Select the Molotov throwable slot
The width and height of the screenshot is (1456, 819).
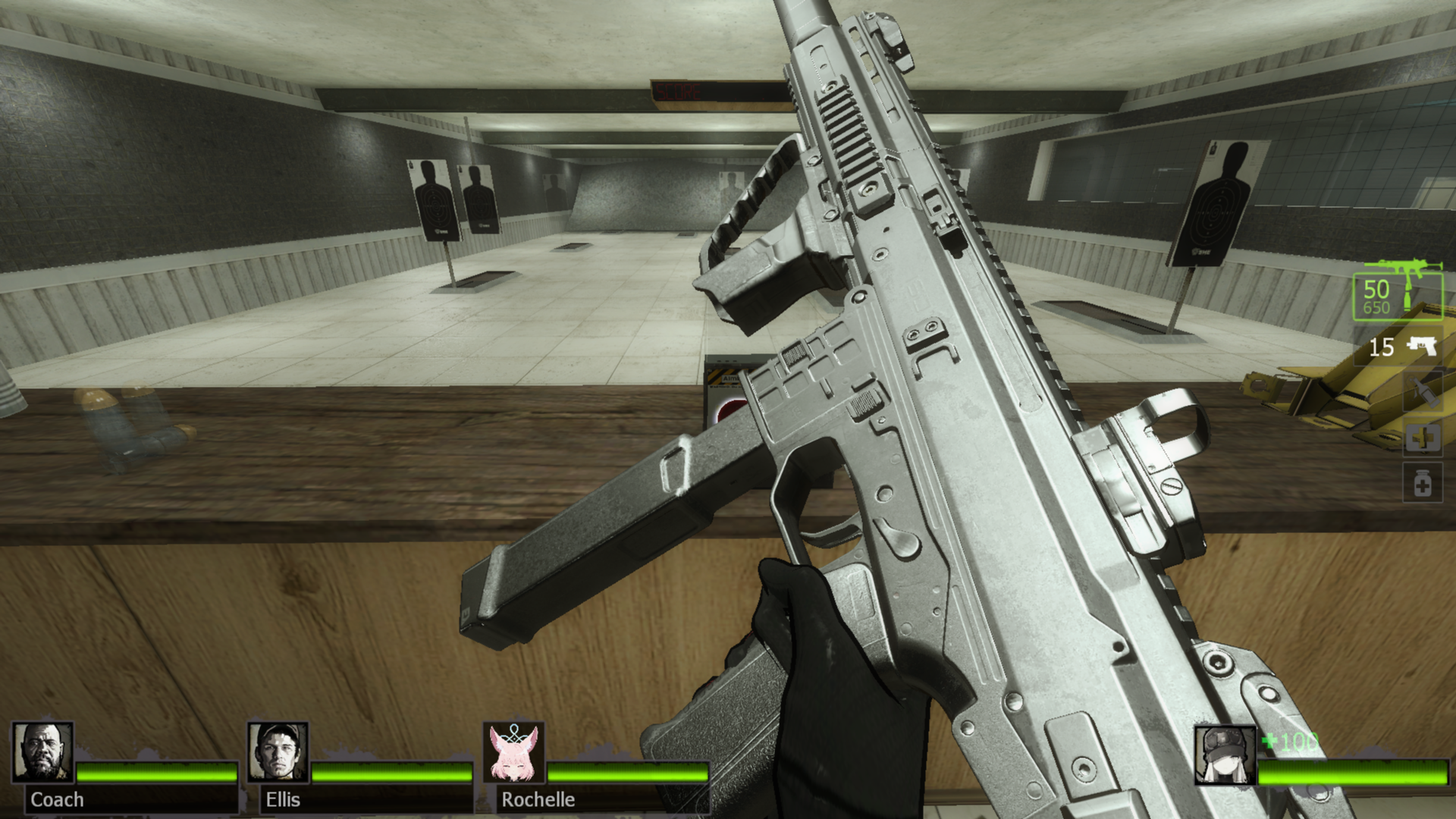pyautogui.click(x=1422, y=392)
